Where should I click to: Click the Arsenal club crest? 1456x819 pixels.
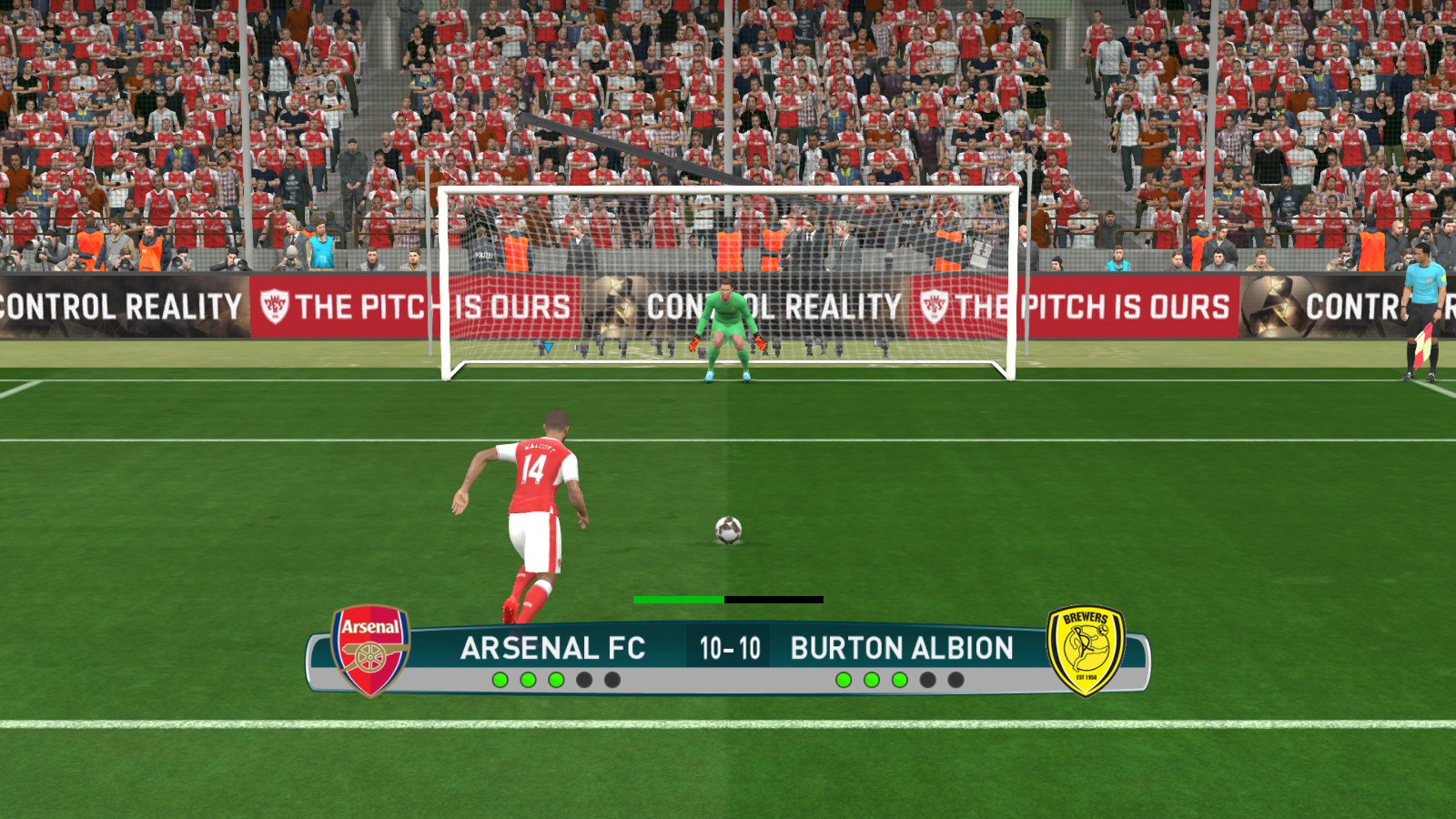click(x=369, y=651)
